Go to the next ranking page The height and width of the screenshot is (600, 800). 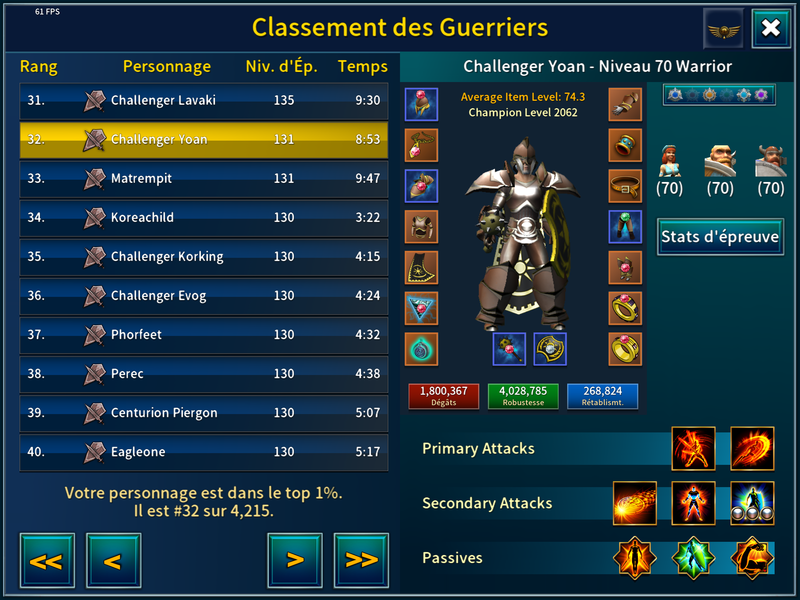294,560
